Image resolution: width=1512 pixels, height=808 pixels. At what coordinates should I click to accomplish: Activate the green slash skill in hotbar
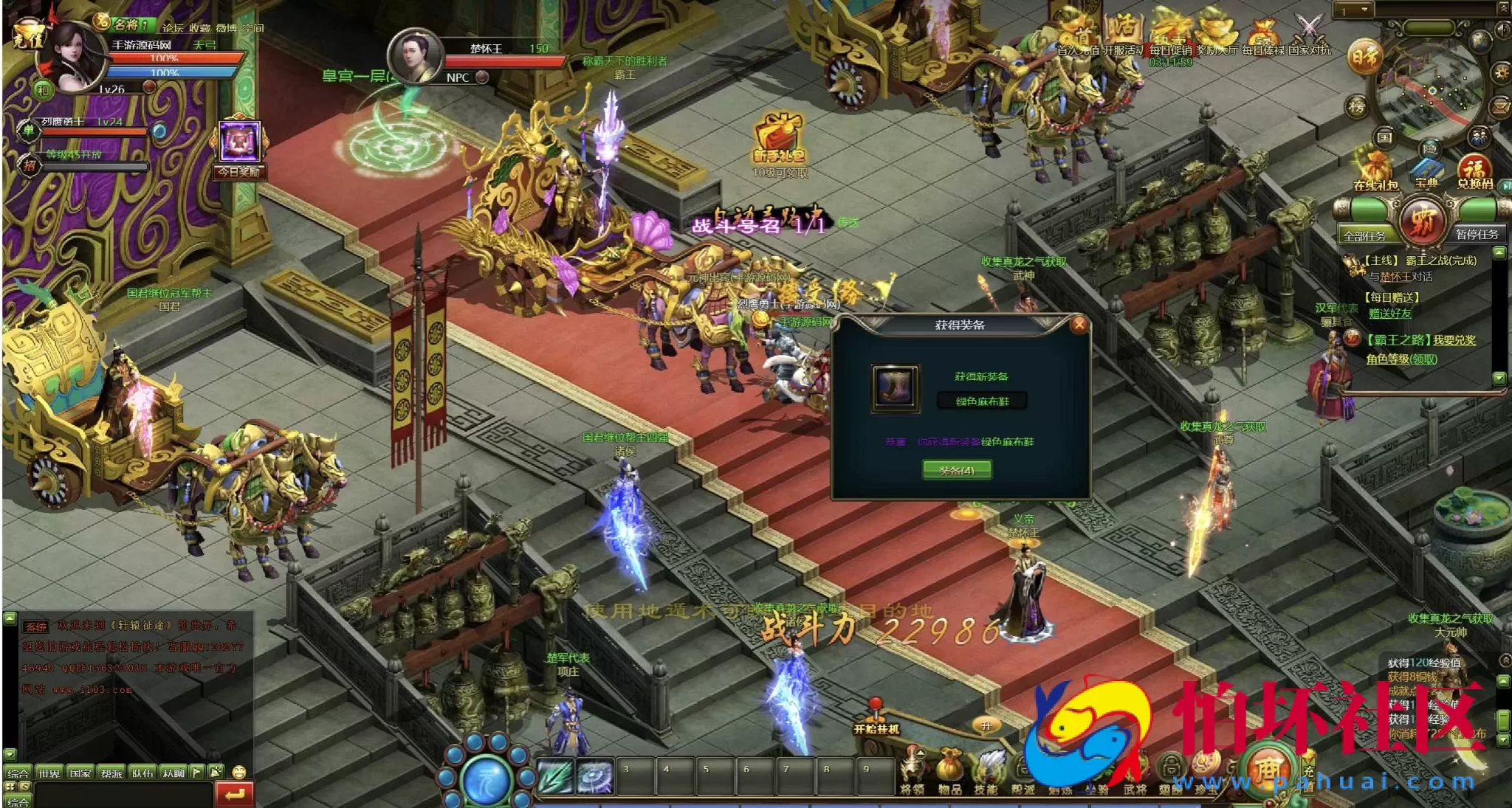point(555,777)
